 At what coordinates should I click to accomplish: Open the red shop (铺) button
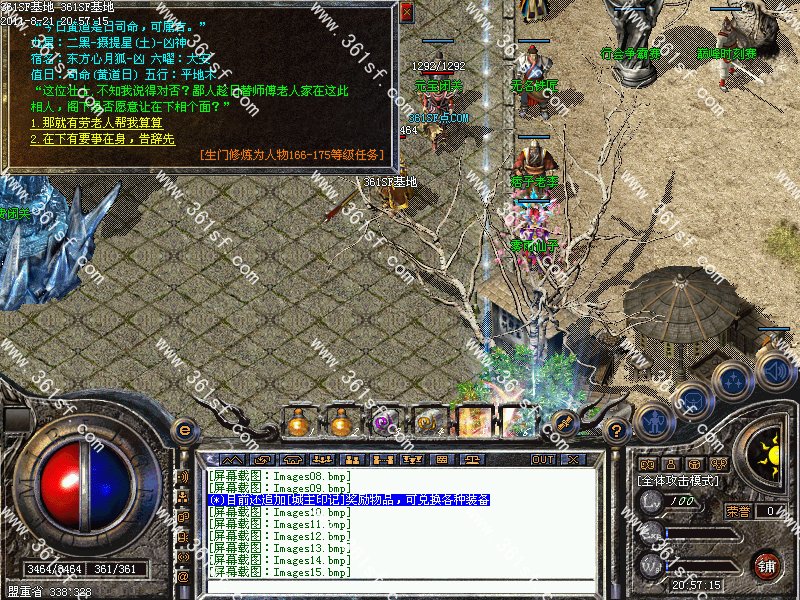(766, 565)
